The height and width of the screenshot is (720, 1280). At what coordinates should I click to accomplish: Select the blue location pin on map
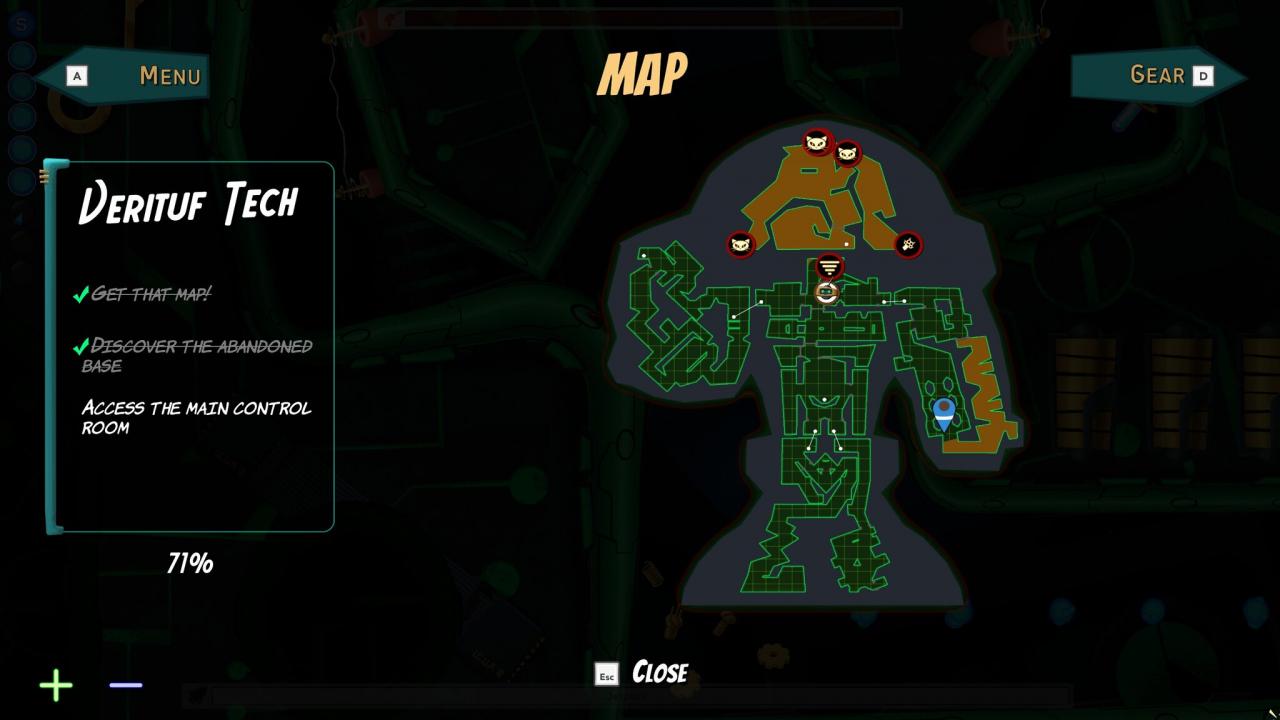943,412
